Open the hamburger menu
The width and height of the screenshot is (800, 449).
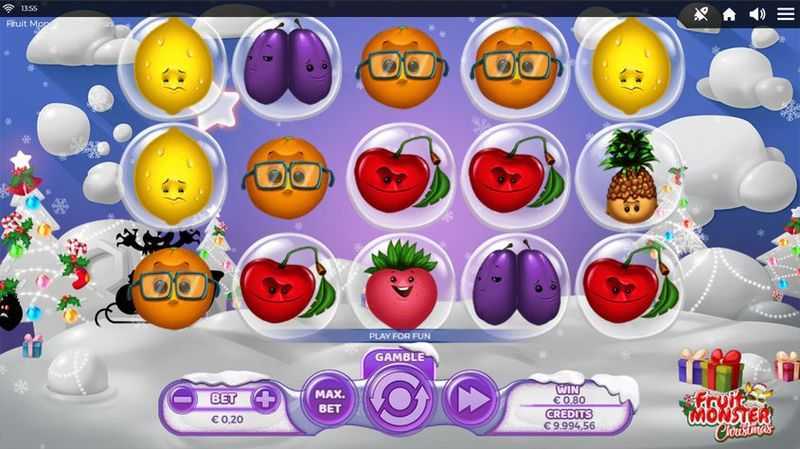pyautogui.click(x=784, y=14)
